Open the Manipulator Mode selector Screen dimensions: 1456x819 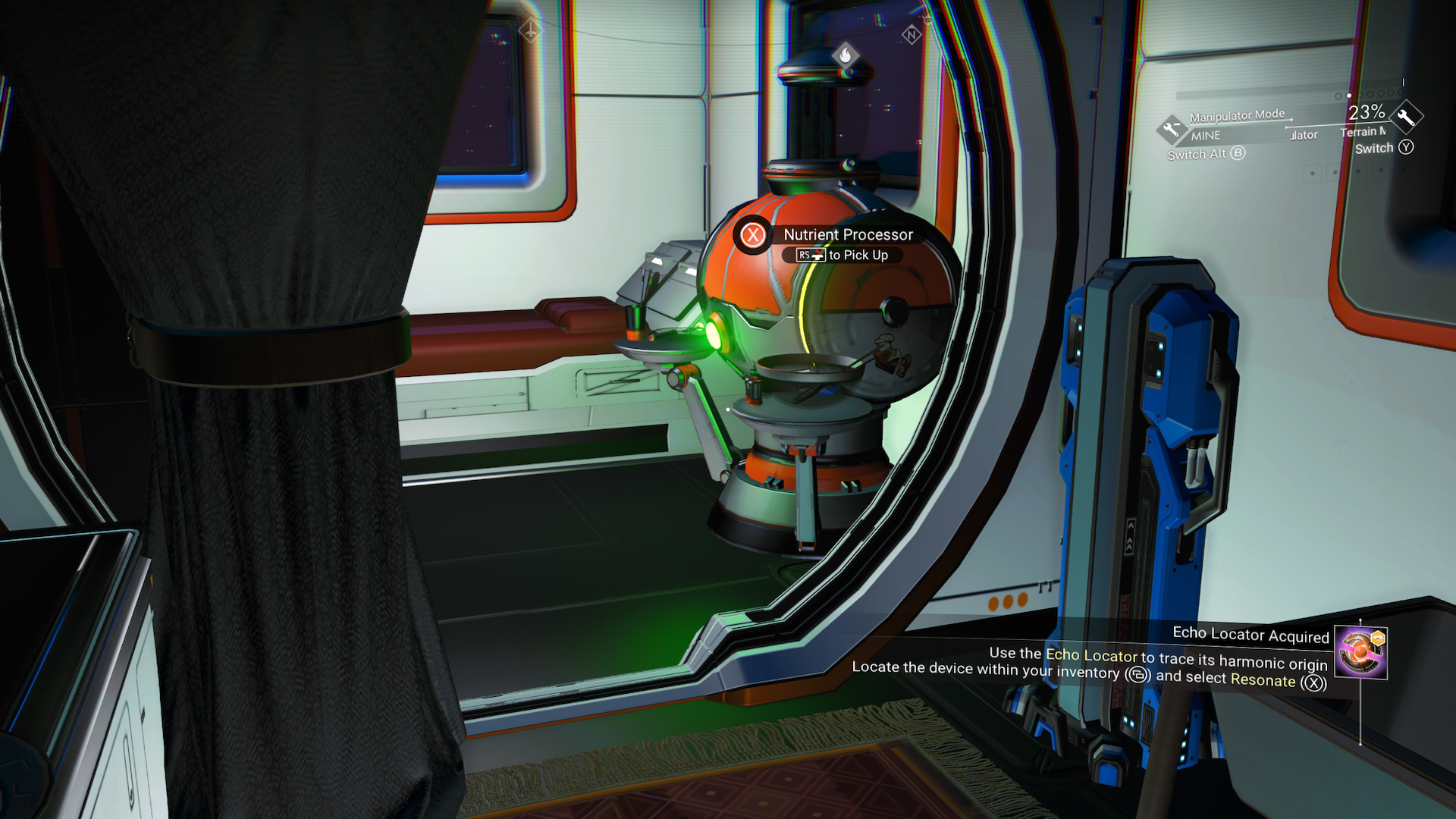click(1236, 115)
